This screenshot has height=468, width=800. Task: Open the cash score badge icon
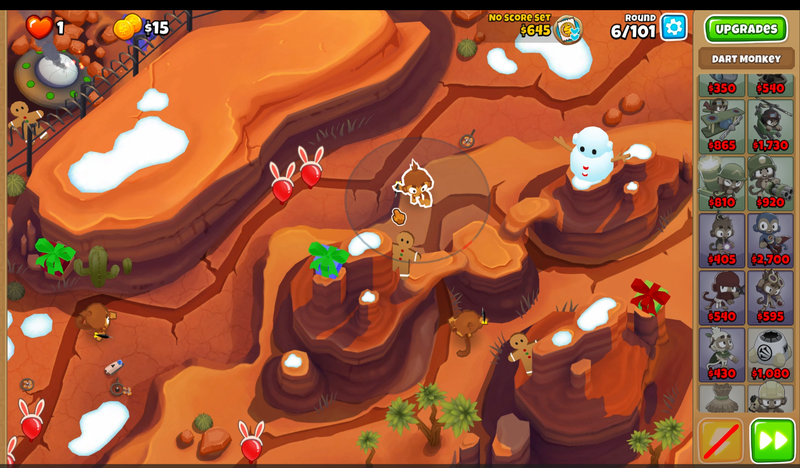[x=568, y=28]
